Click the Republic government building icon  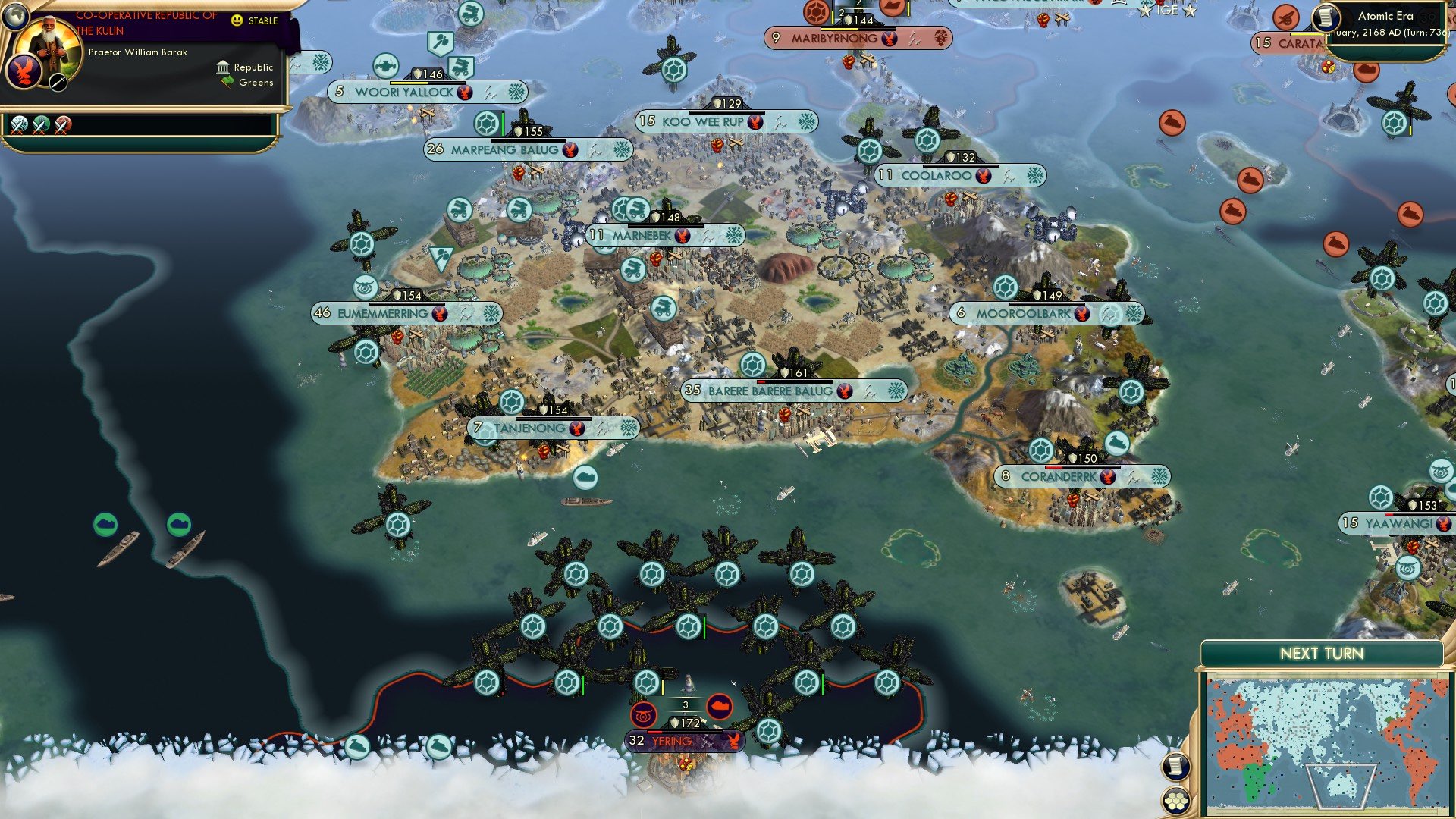coord(221,67)
